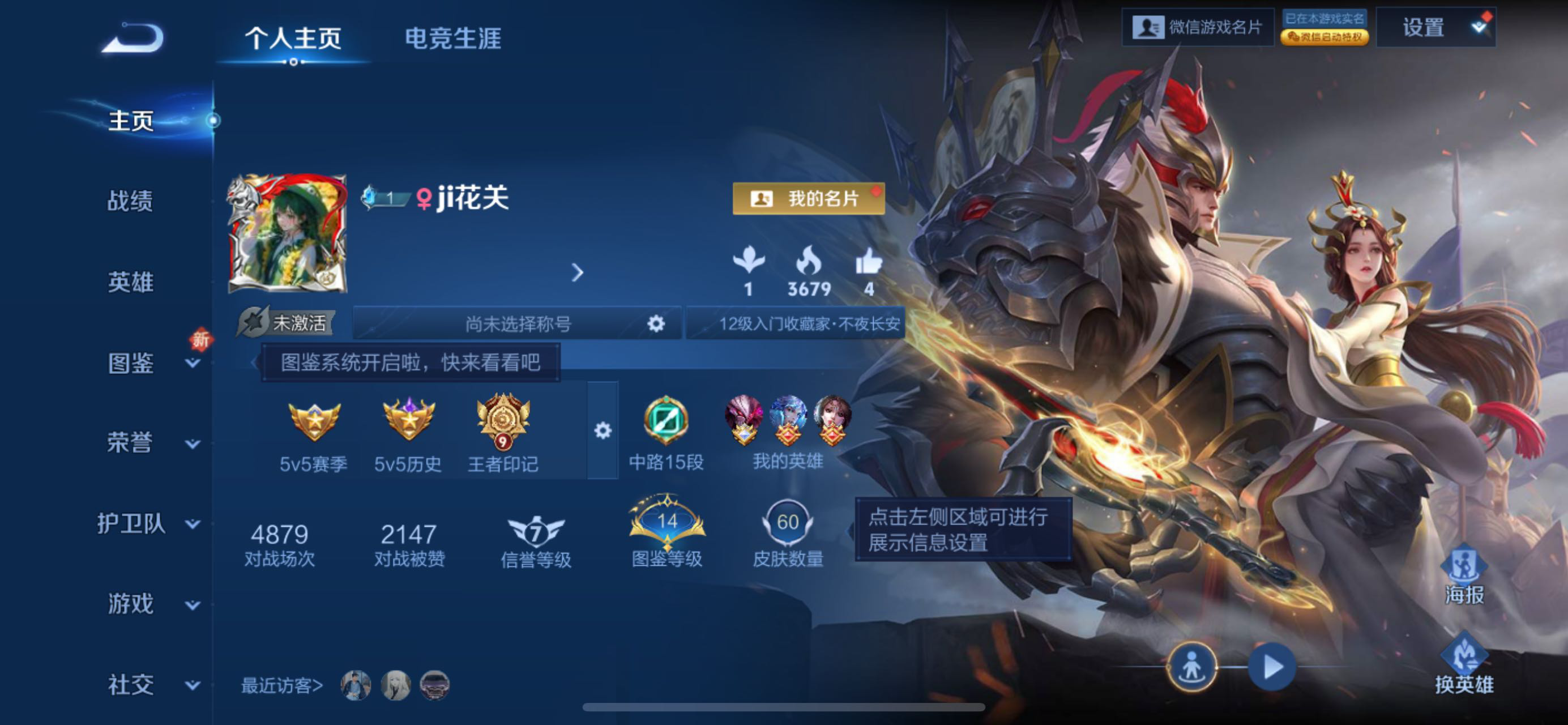Switch to the 电竞生涯 tab
This screenshot has width=1568, height=725.
[453, 39]
